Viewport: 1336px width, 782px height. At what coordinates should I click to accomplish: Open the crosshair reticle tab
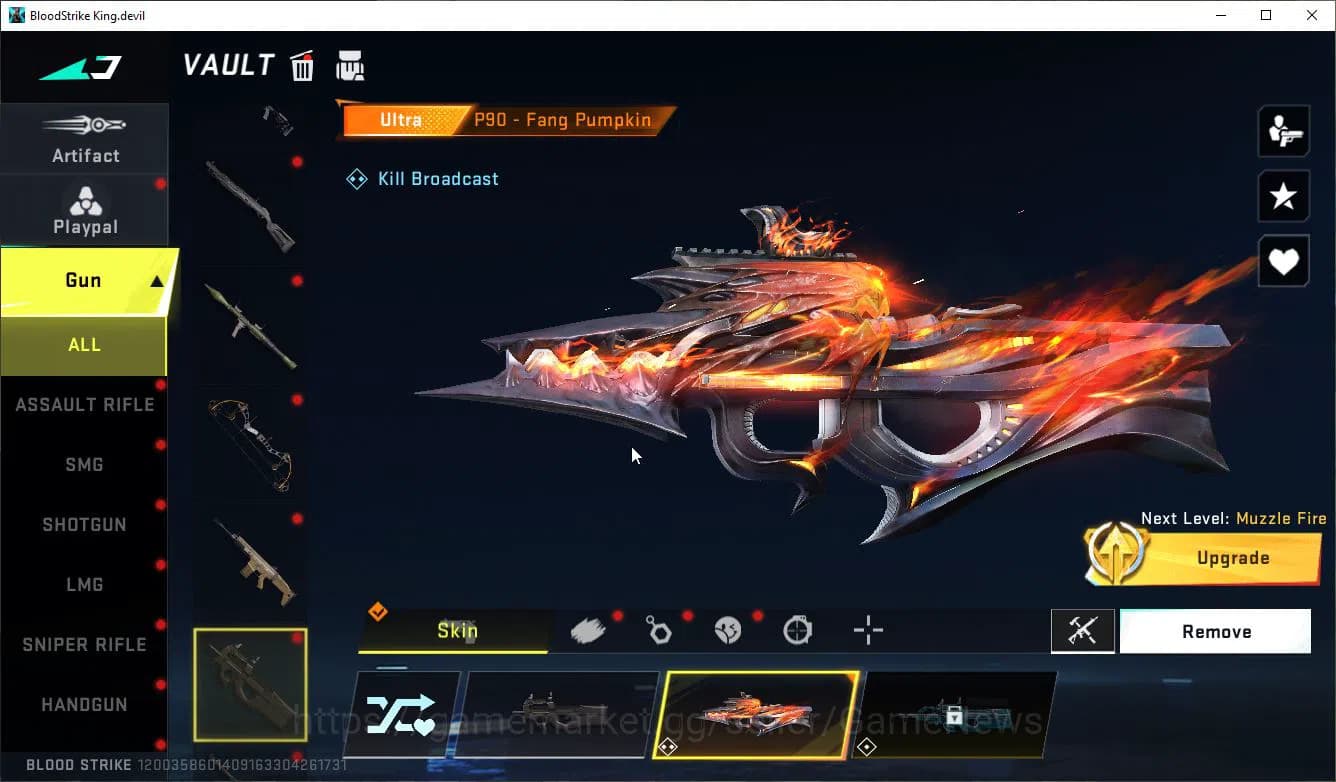coord(867,630)
